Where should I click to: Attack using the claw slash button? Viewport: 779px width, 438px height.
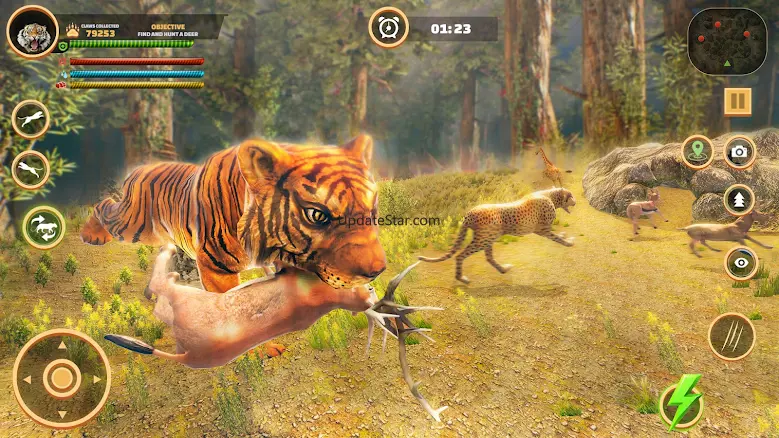(731, 336)
